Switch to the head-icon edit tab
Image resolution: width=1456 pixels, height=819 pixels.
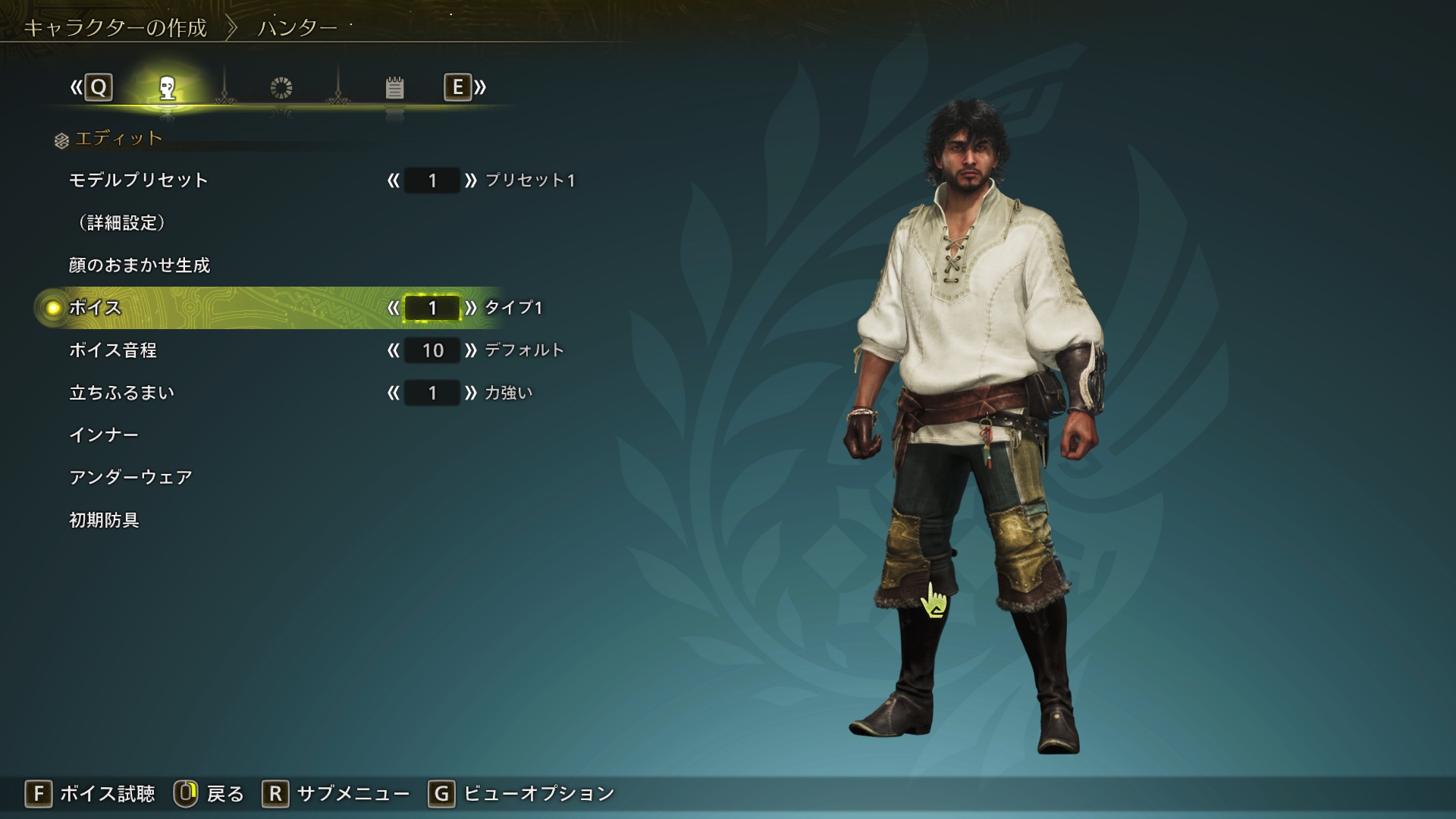[168, 88]
